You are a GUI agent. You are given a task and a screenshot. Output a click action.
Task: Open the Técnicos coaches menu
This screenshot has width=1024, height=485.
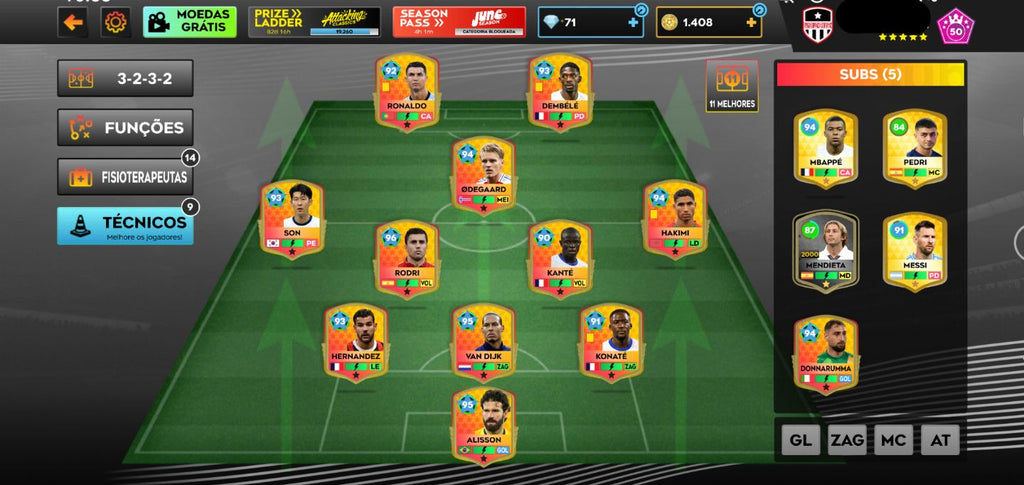(125, 225)
